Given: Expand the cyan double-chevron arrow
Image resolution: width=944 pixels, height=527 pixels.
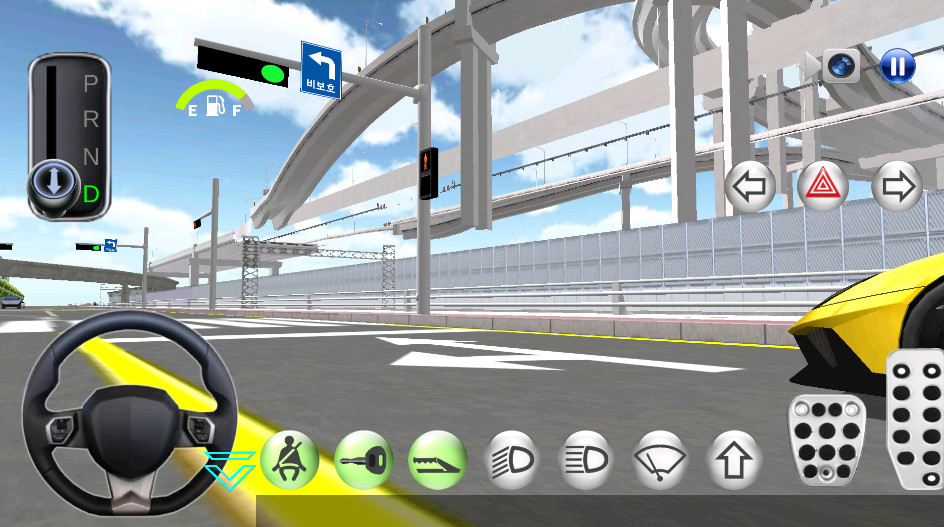Looking at the screenshot, I should click(x=228, y=468).
